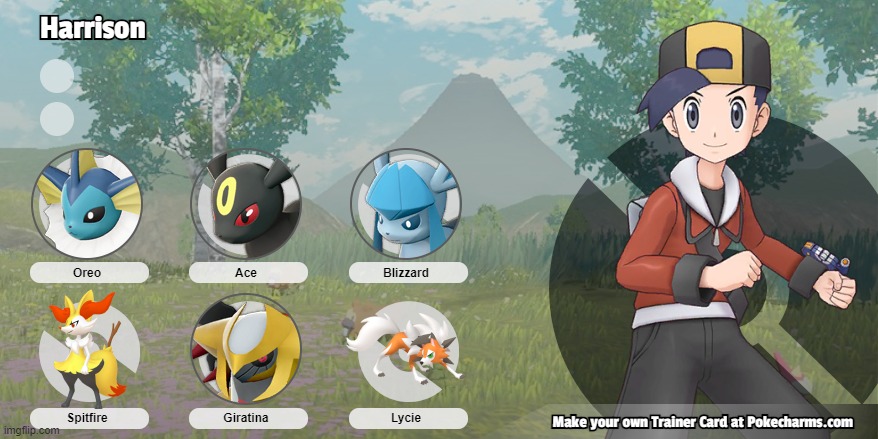Choose the Lycie name label
Screen dimensions: 878x439
point(407,418)
